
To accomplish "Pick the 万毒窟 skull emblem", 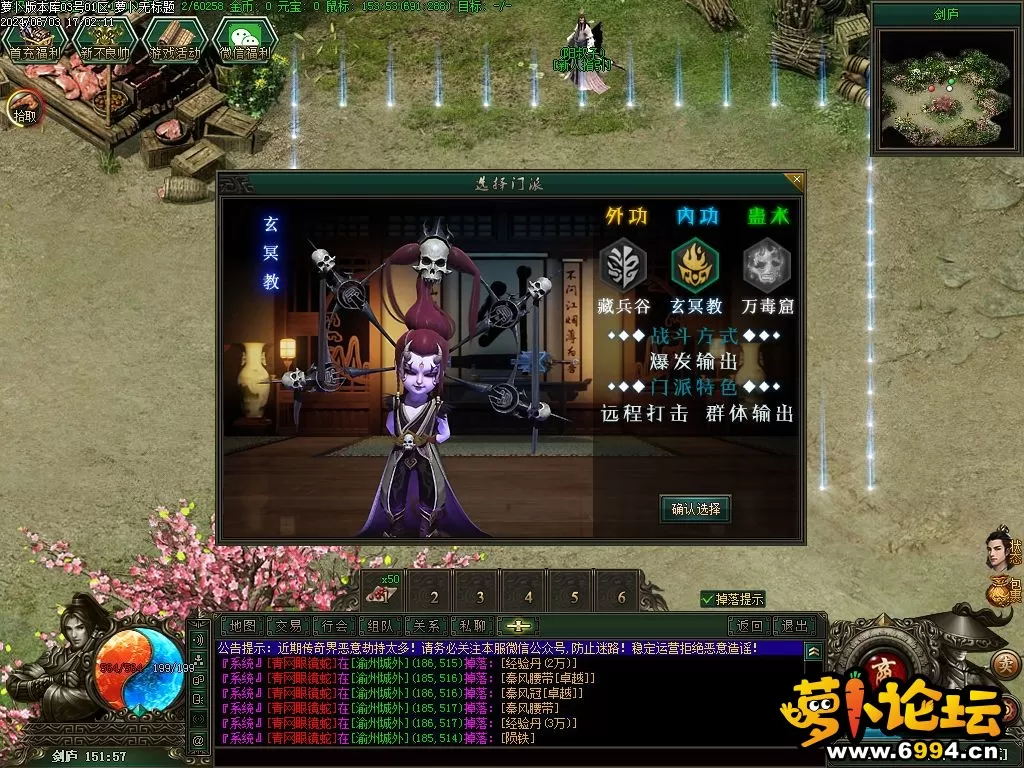I will [767, 267].
